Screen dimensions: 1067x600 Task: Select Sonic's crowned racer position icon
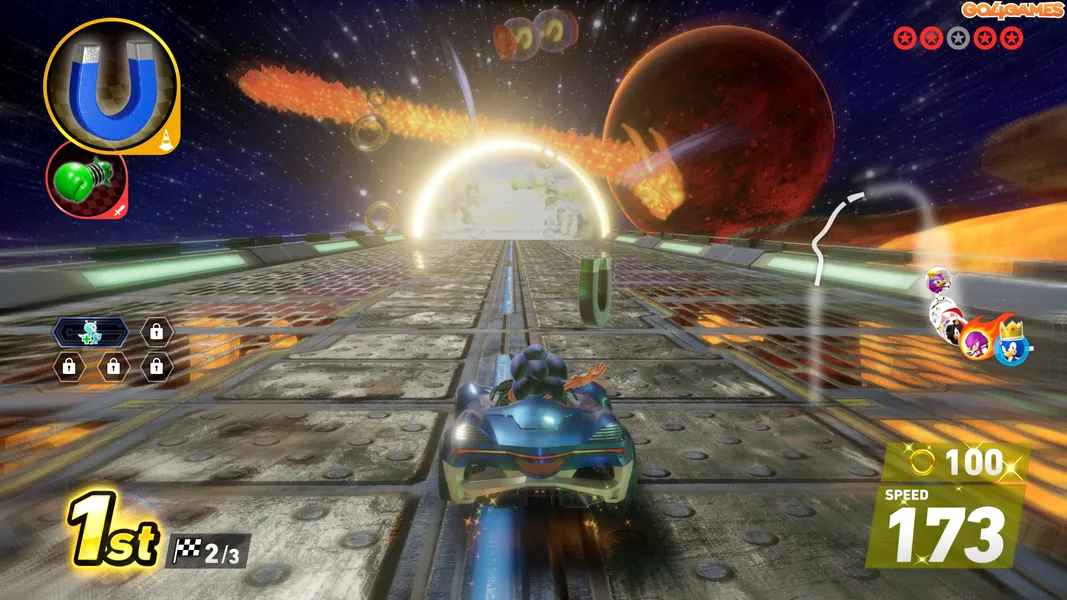tap(1013, 345)
